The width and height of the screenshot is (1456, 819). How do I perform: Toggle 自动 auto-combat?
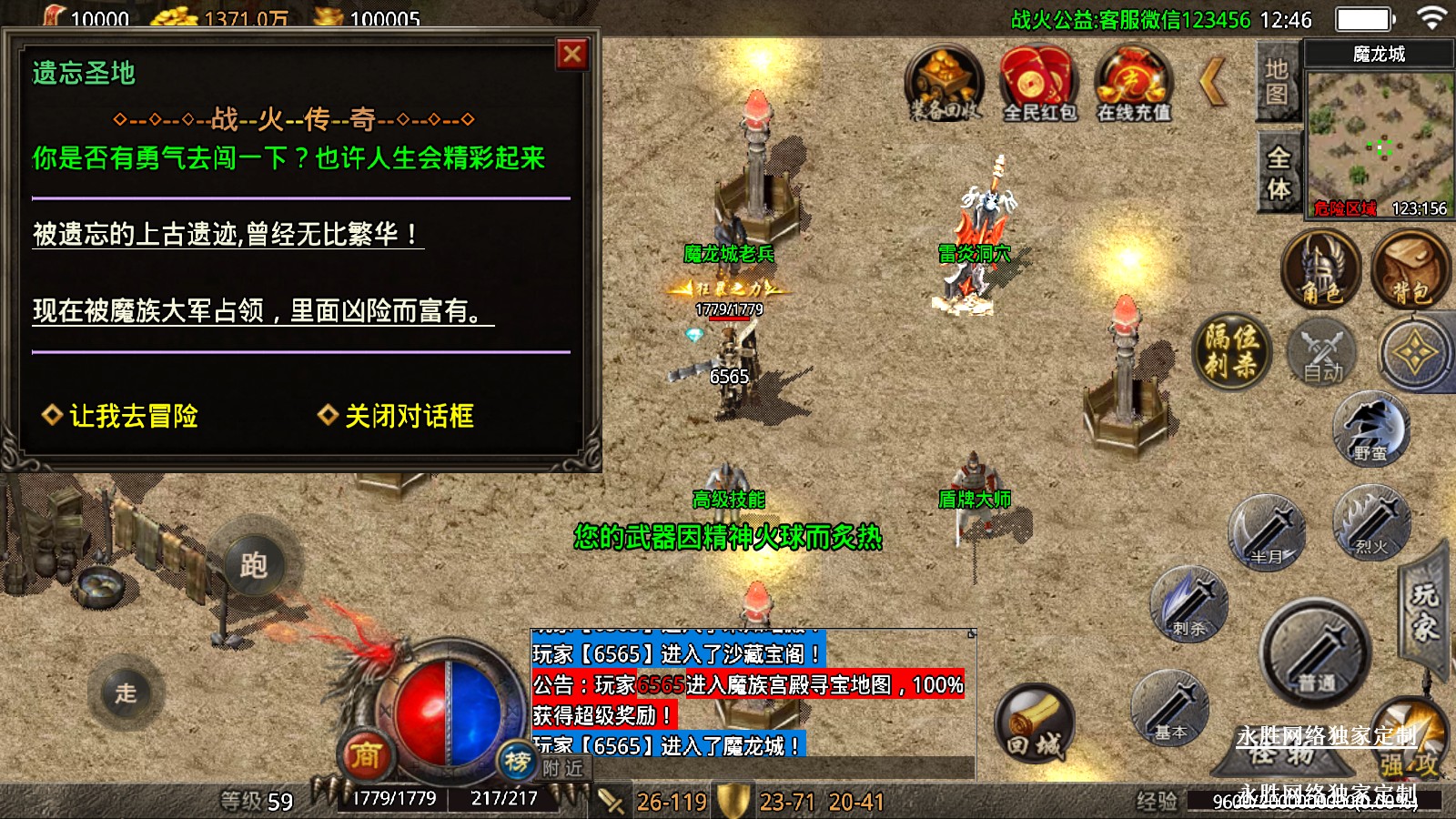click(x=1322, y=353)
